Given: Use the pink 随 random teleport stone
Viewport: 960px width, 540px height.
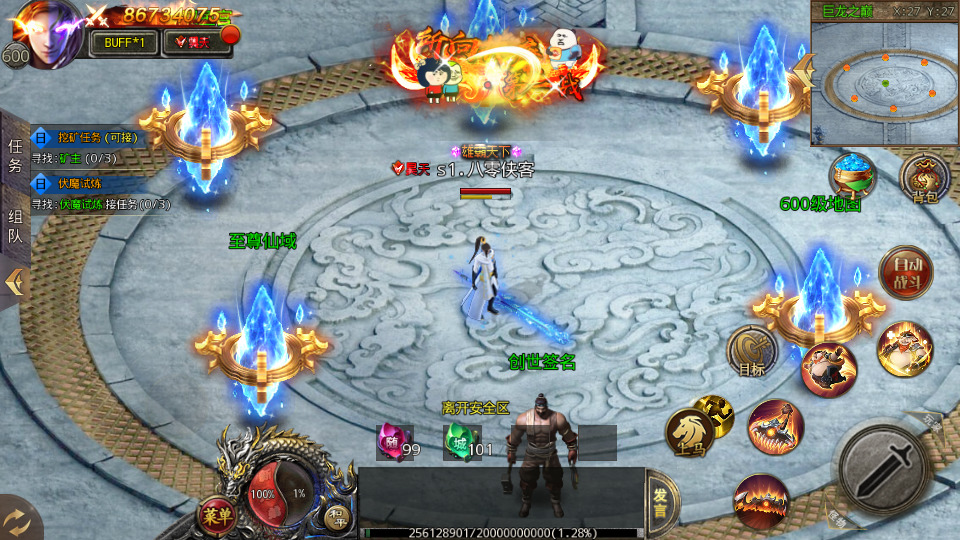Looking at the screenshot, I should (390, 441).
